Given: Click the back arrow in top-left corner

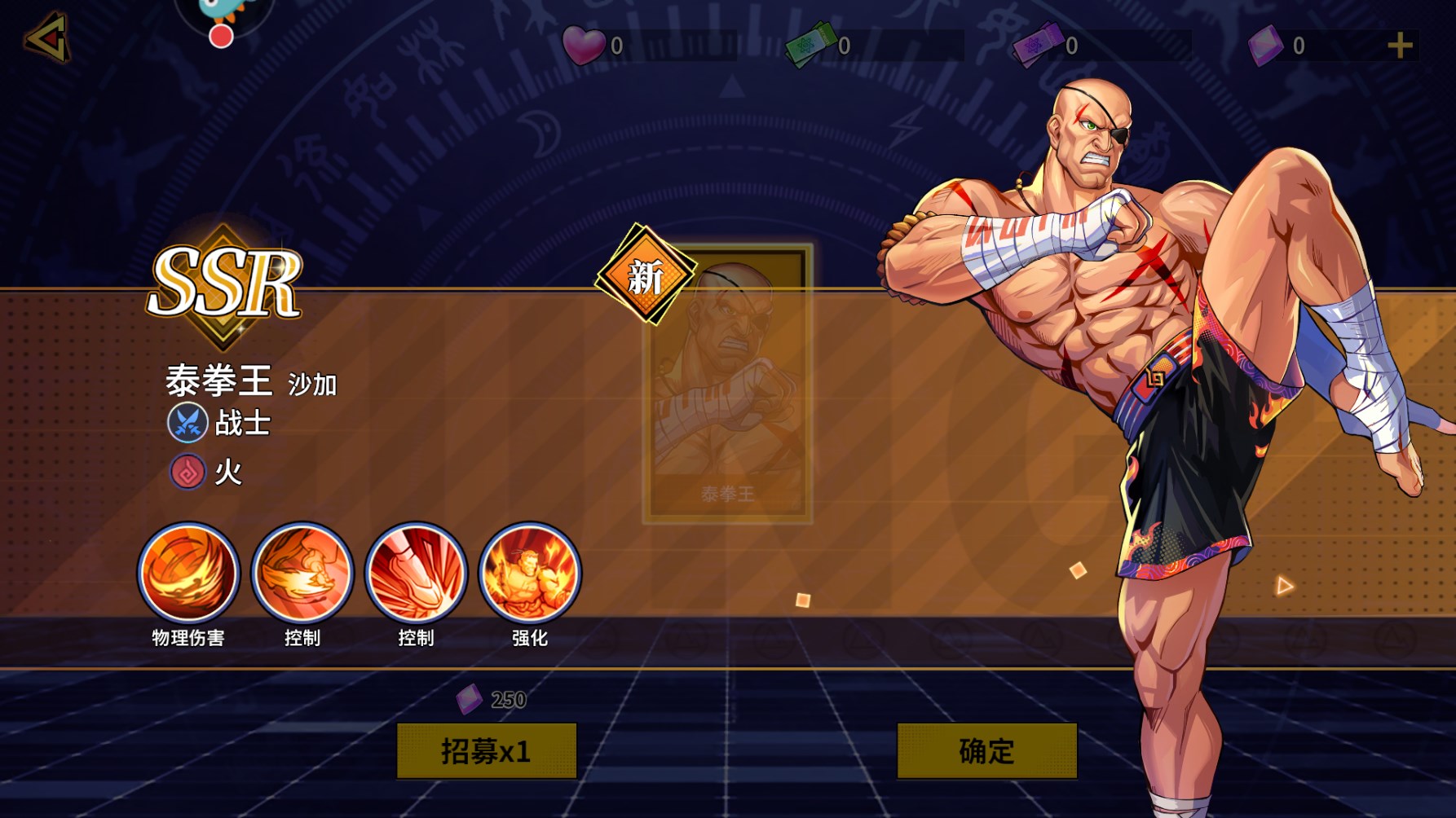Looking at the screenshot, I should tap(46, 38).
